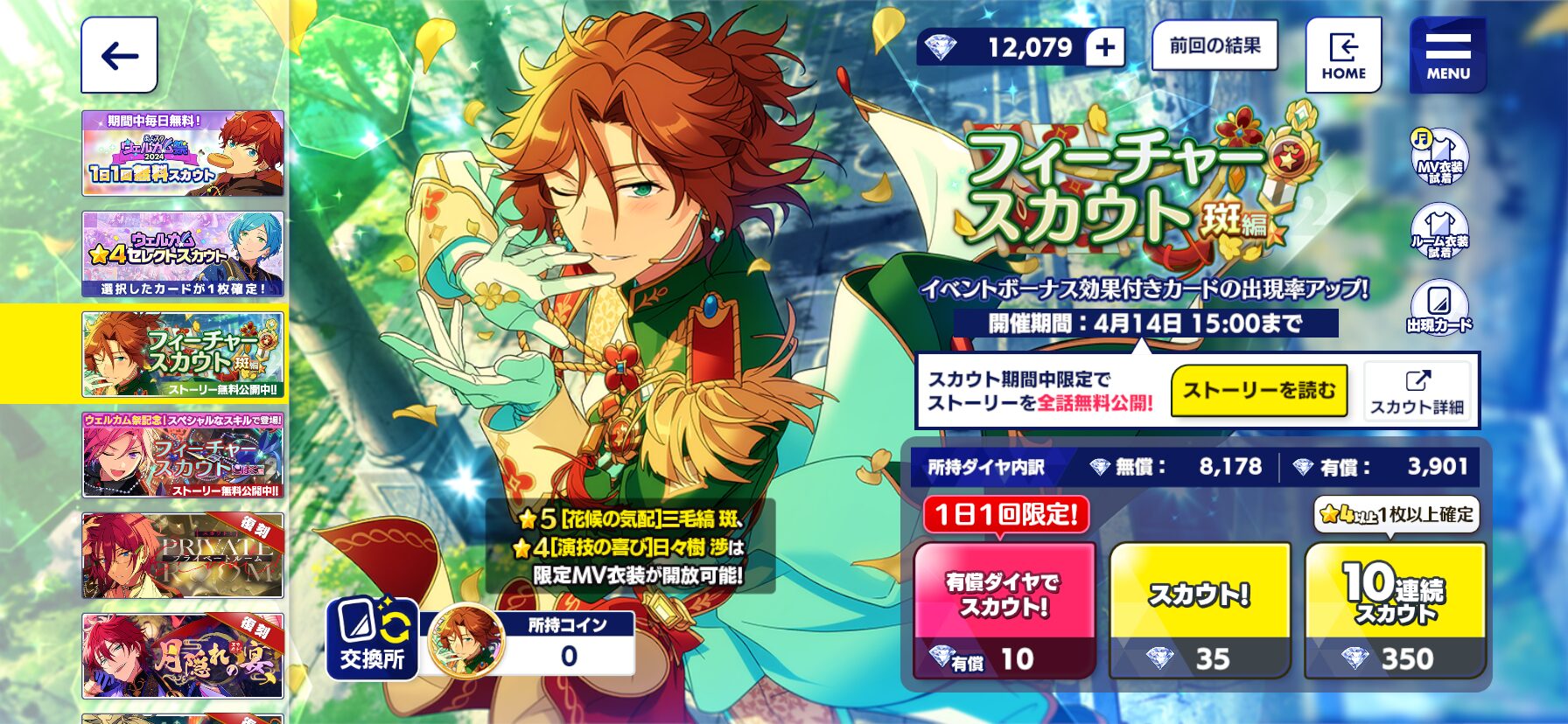The width and height of the screenshot is (1568, 724).
Task: Expand スカウト詳細 scout details
Action: coord(1419,392)
